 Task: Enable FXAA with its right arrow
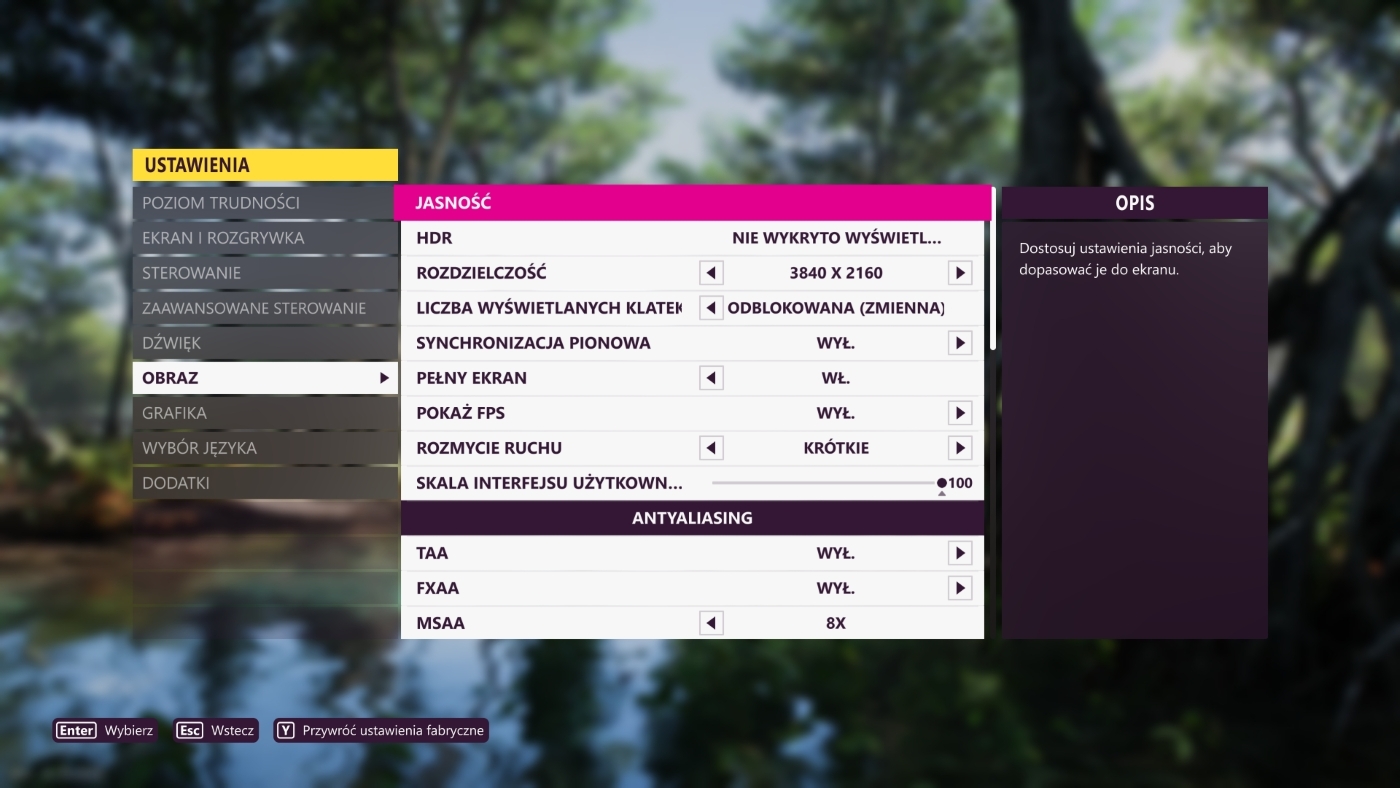click(x=960, y=588)
